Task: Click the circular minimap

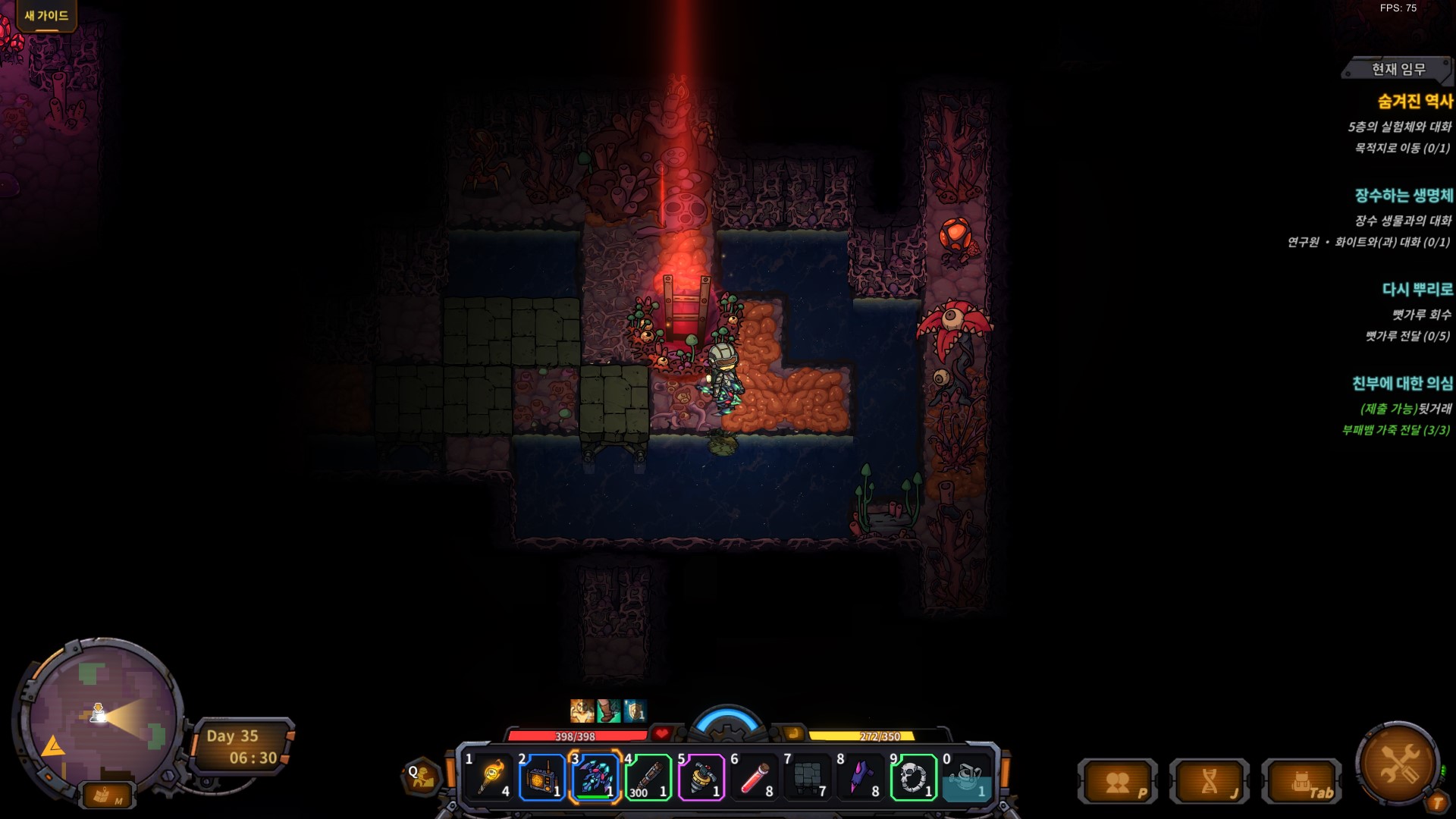Action: point(99,717)
